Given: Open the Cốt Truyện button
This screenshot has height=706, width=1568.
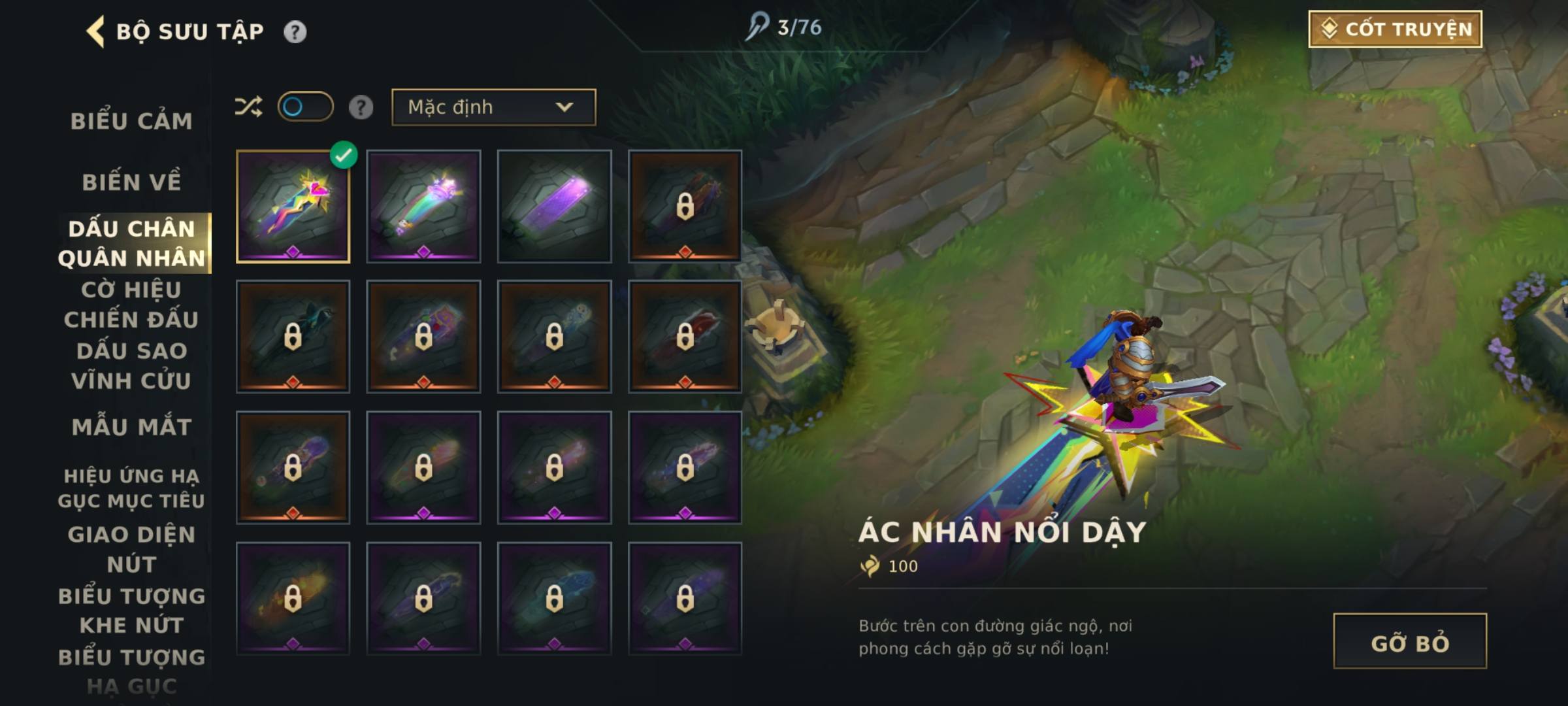Looking at the screenshot, I should 1395,29.
